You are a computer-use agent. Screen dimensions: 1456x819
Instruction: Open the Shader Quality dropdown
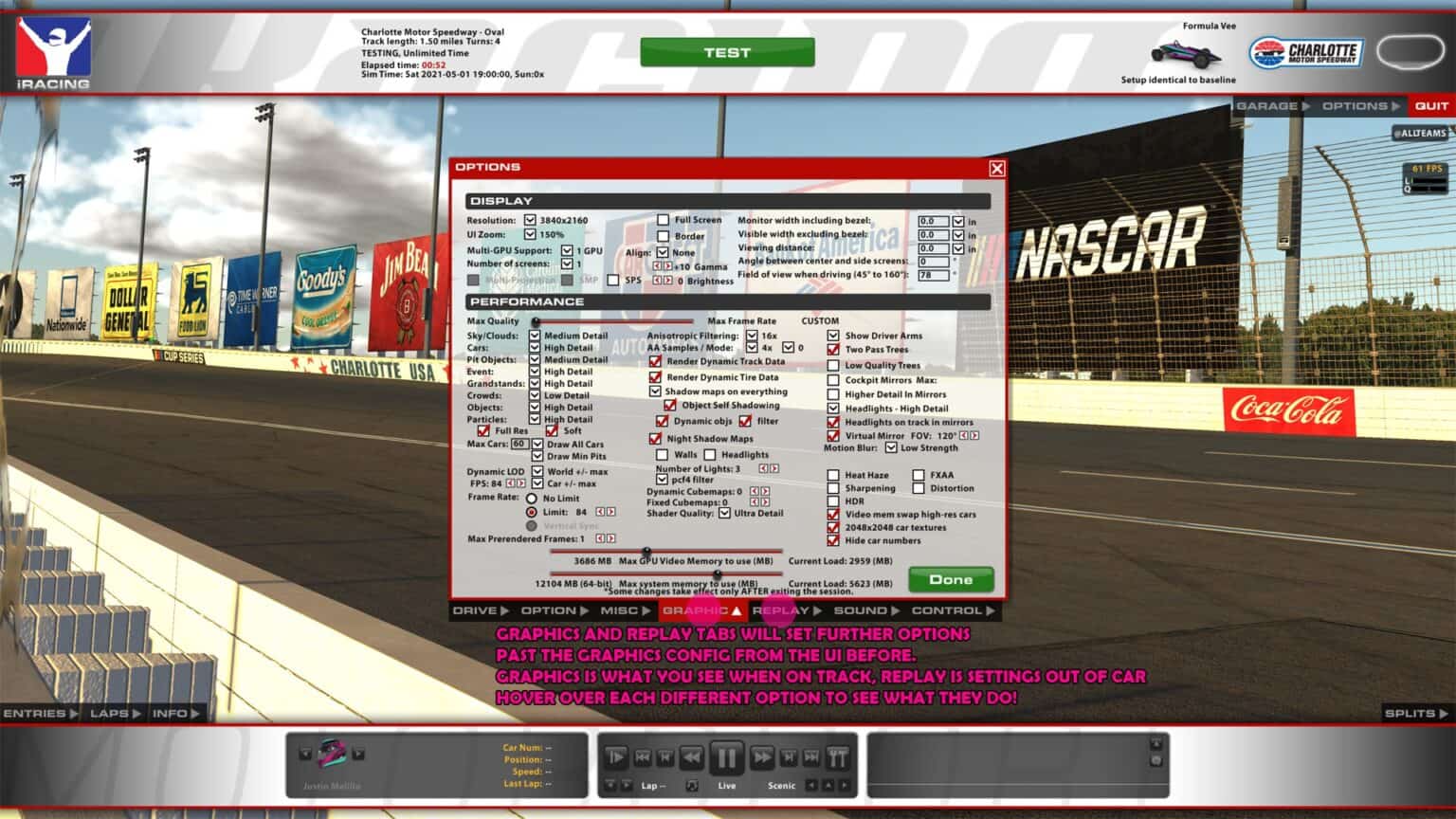(724, 515)
